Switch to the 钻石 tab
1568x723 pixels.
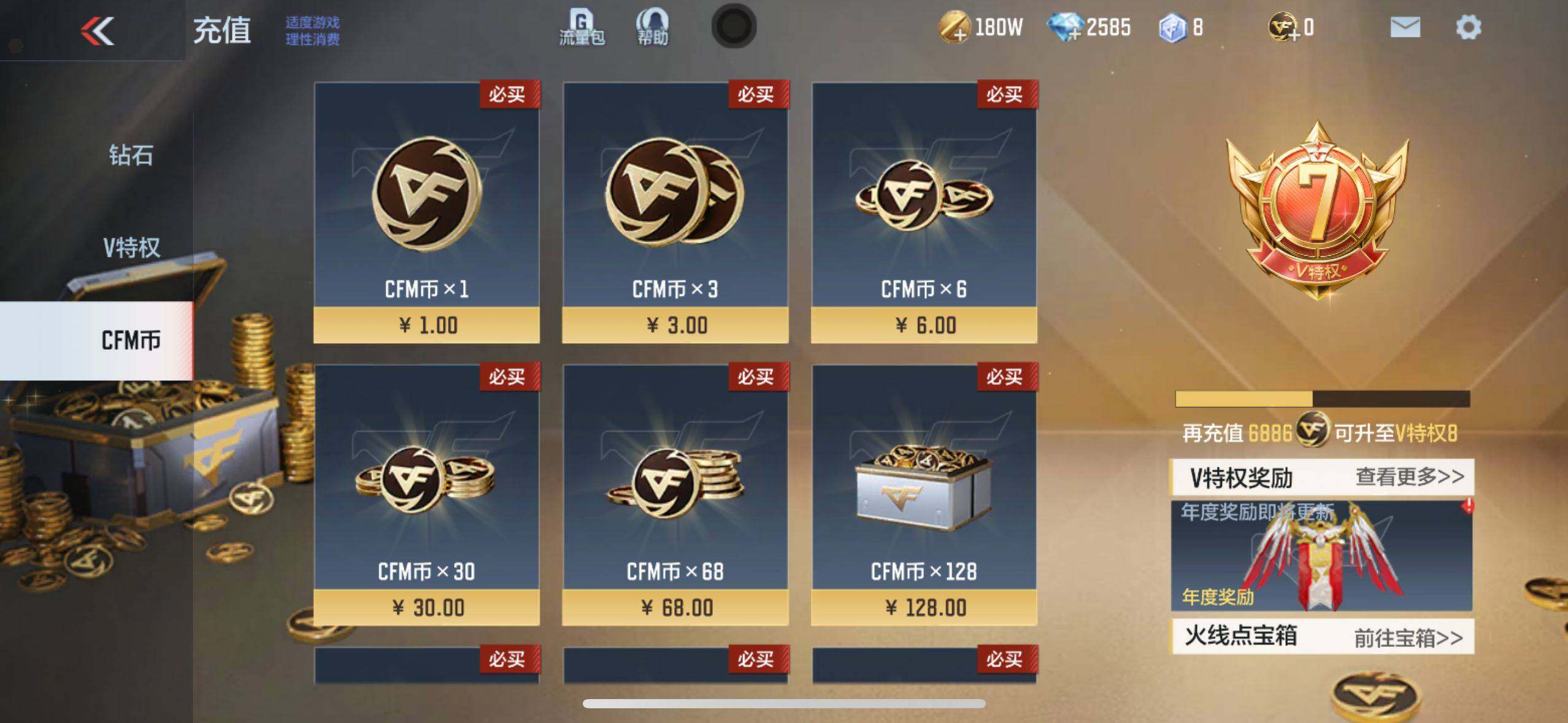(131, 155)
